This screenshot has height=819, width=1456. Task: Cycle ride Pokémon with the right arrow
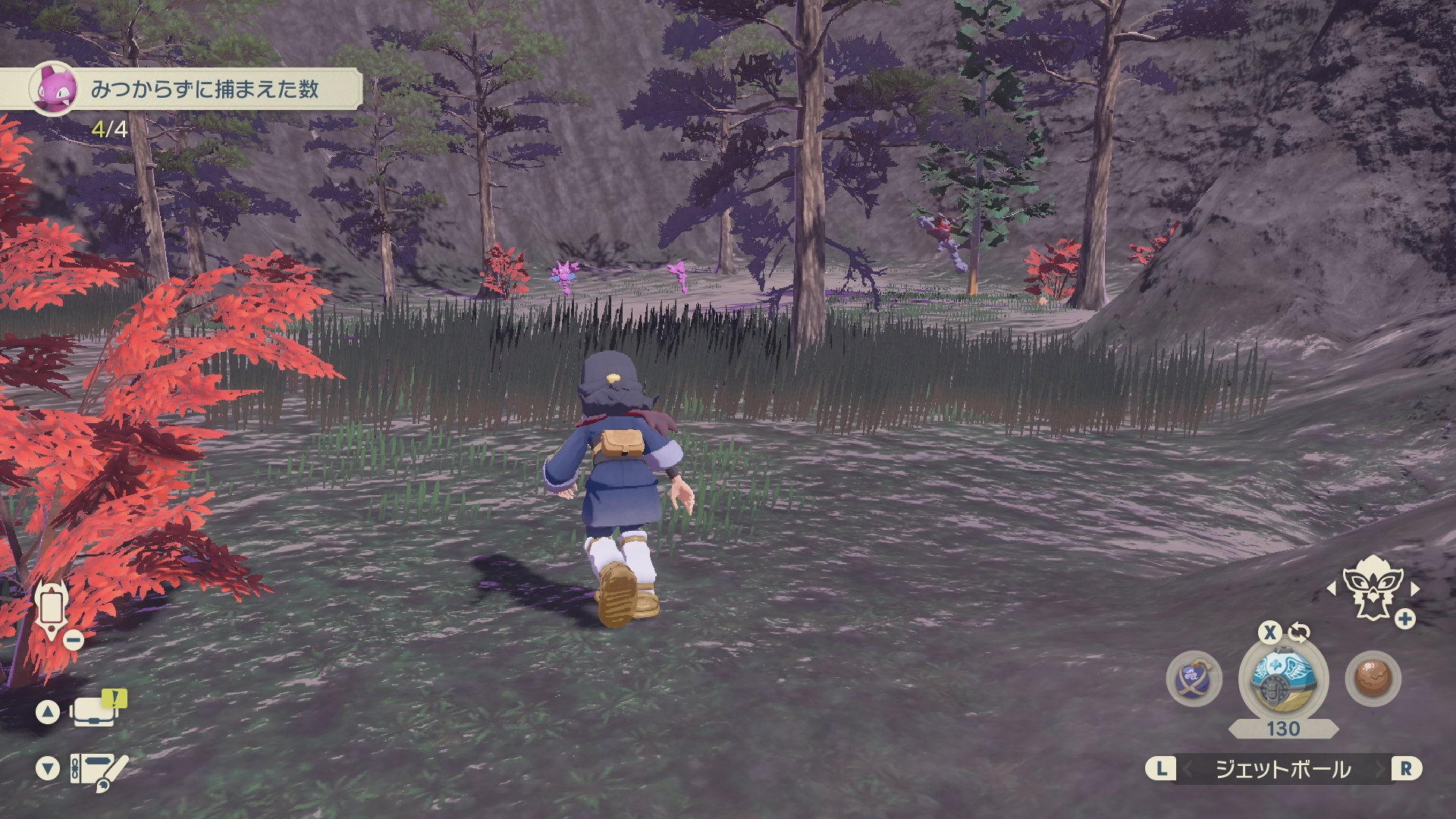1414,588
